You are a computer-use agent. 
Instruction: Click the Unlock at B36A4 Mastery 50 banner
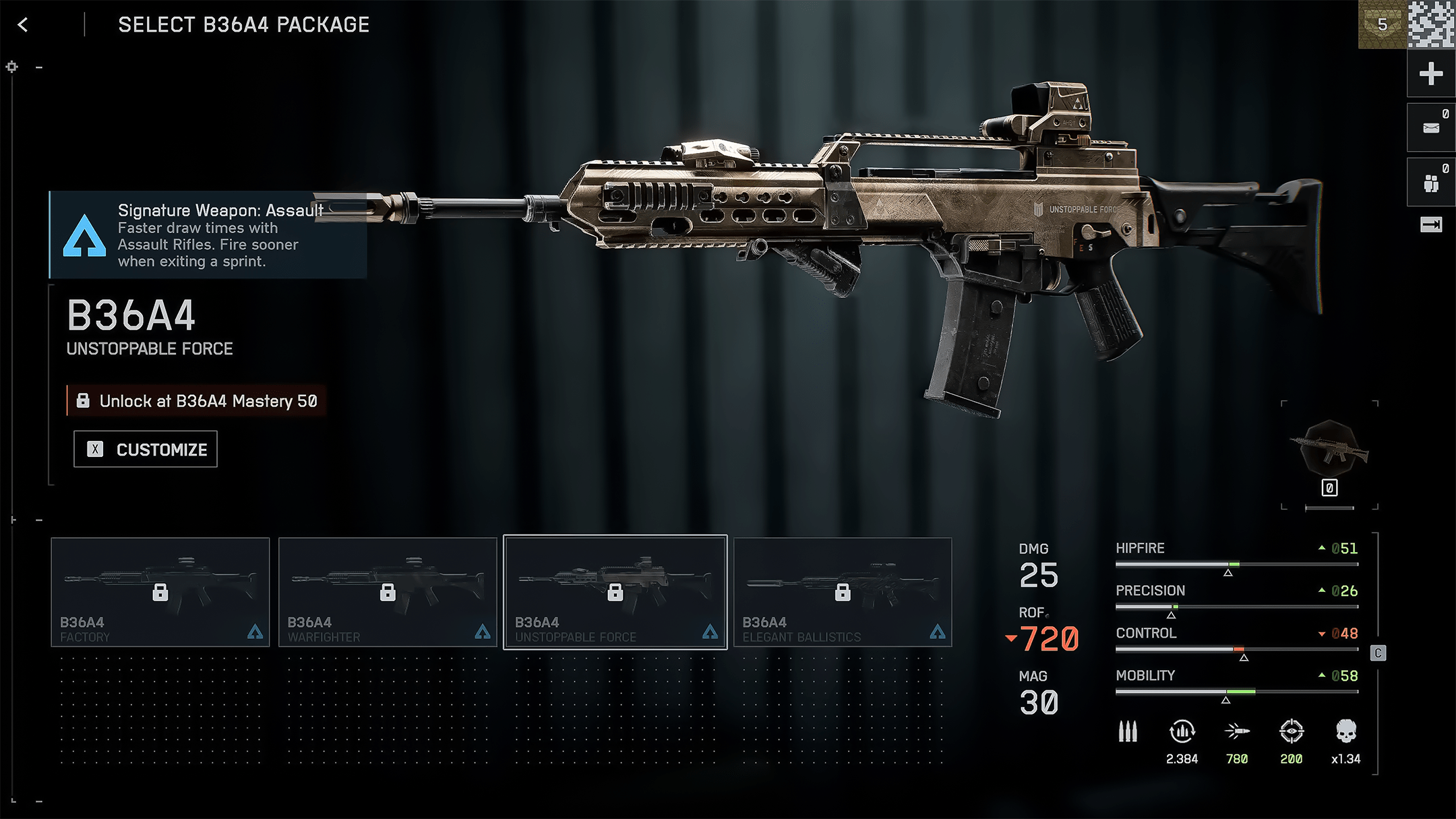(x=195, y=400)
